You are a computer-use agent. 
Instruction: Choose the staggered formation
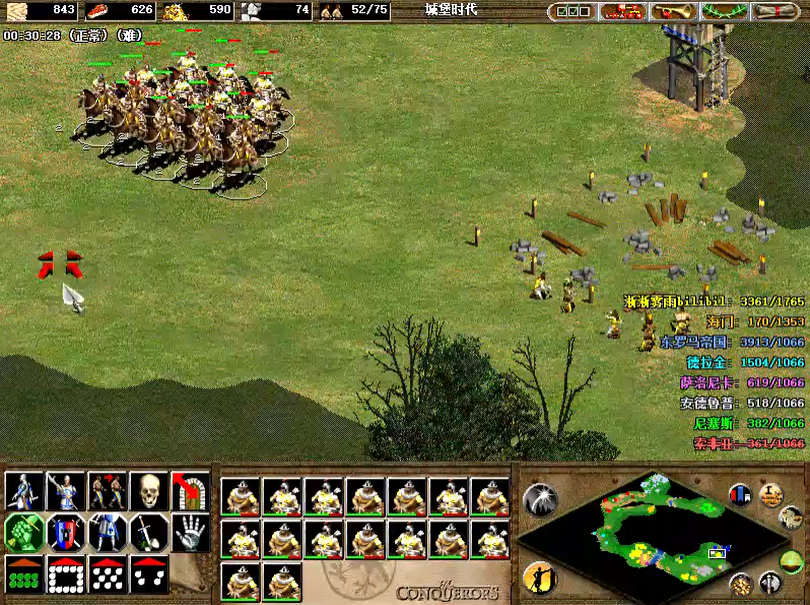pyautogui.click(x=107, y=574)
